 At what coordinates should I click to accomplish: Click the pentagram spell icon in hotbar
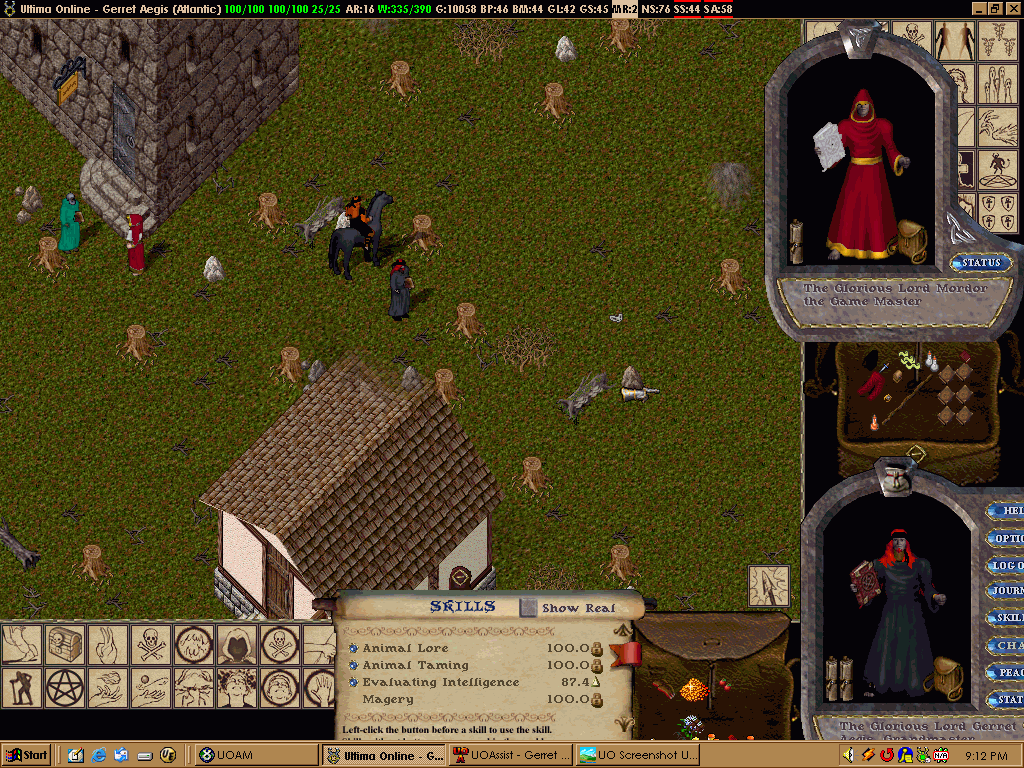point(65,687)
